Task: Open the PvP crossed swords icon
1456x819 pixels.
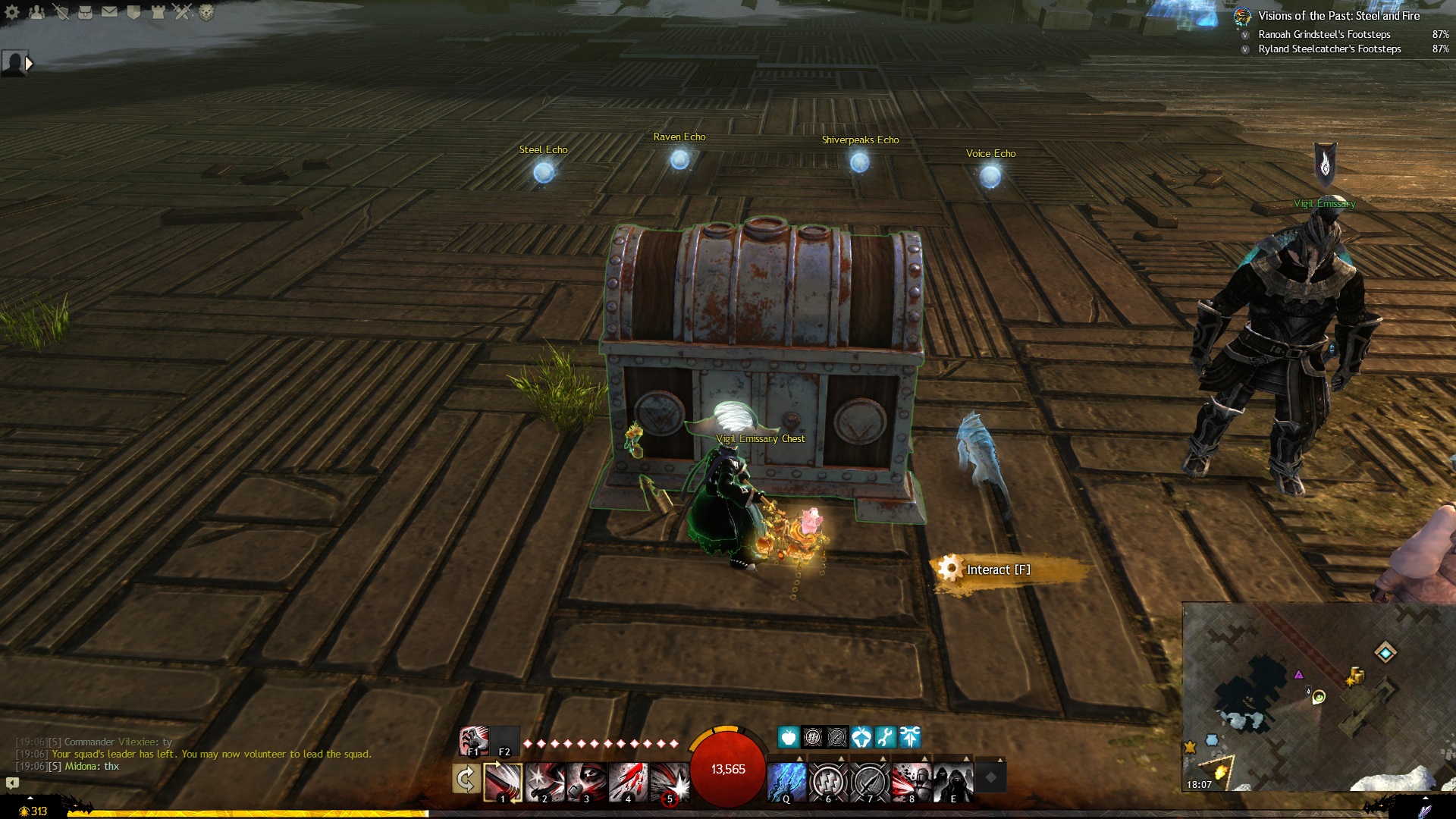Action: coord(182,12)
